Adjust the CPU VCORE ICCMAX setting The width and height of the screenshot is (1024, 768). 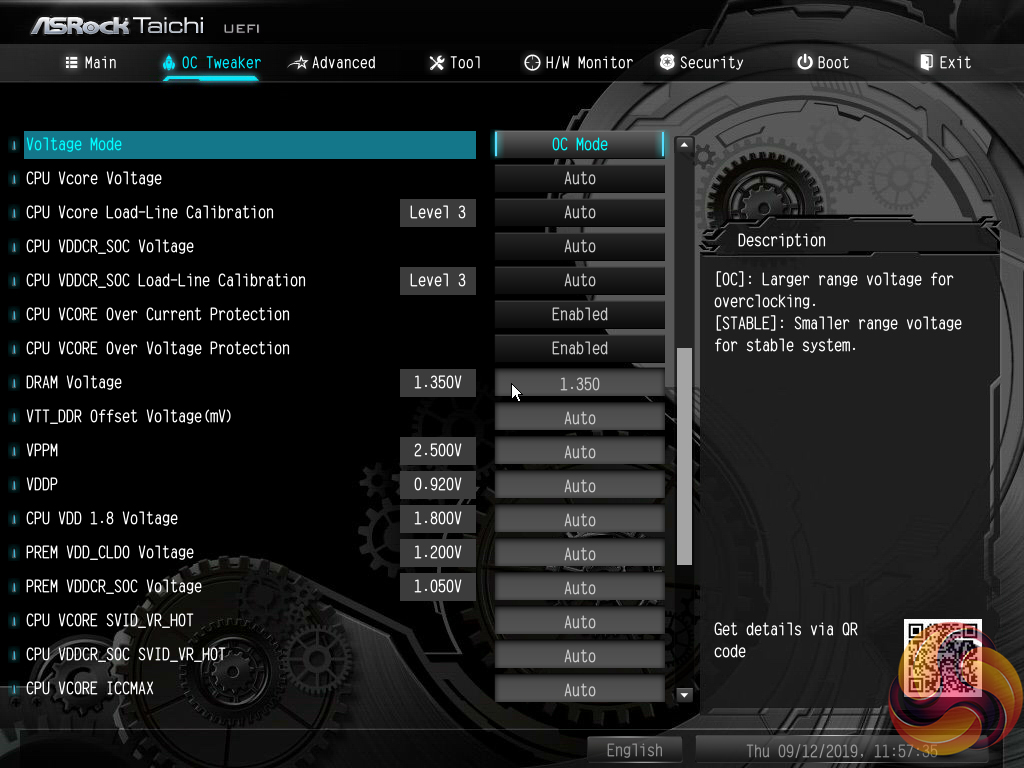click(579, 690)
